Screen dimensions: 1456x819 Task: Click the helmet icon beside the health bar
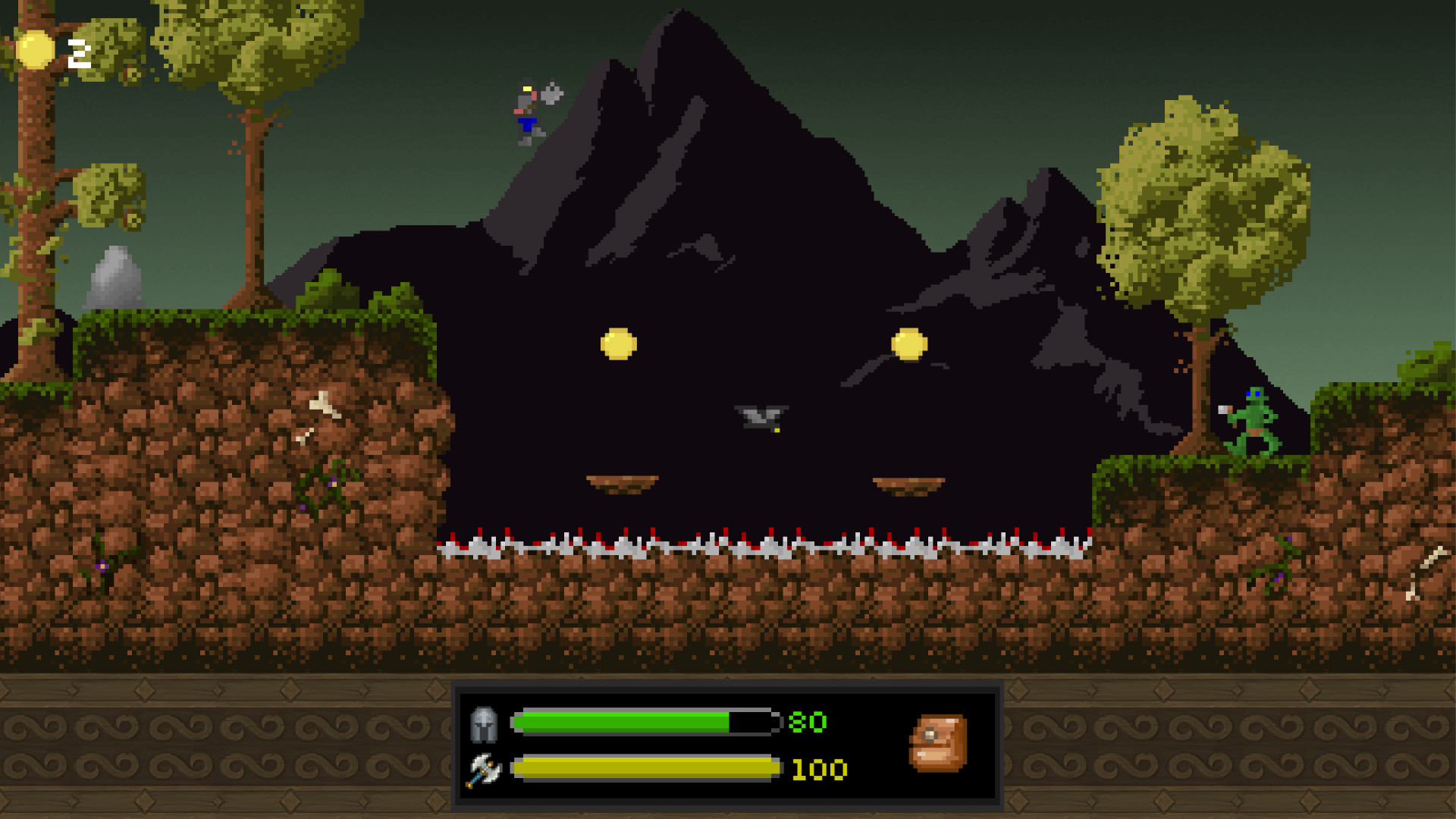coord(485,723)
